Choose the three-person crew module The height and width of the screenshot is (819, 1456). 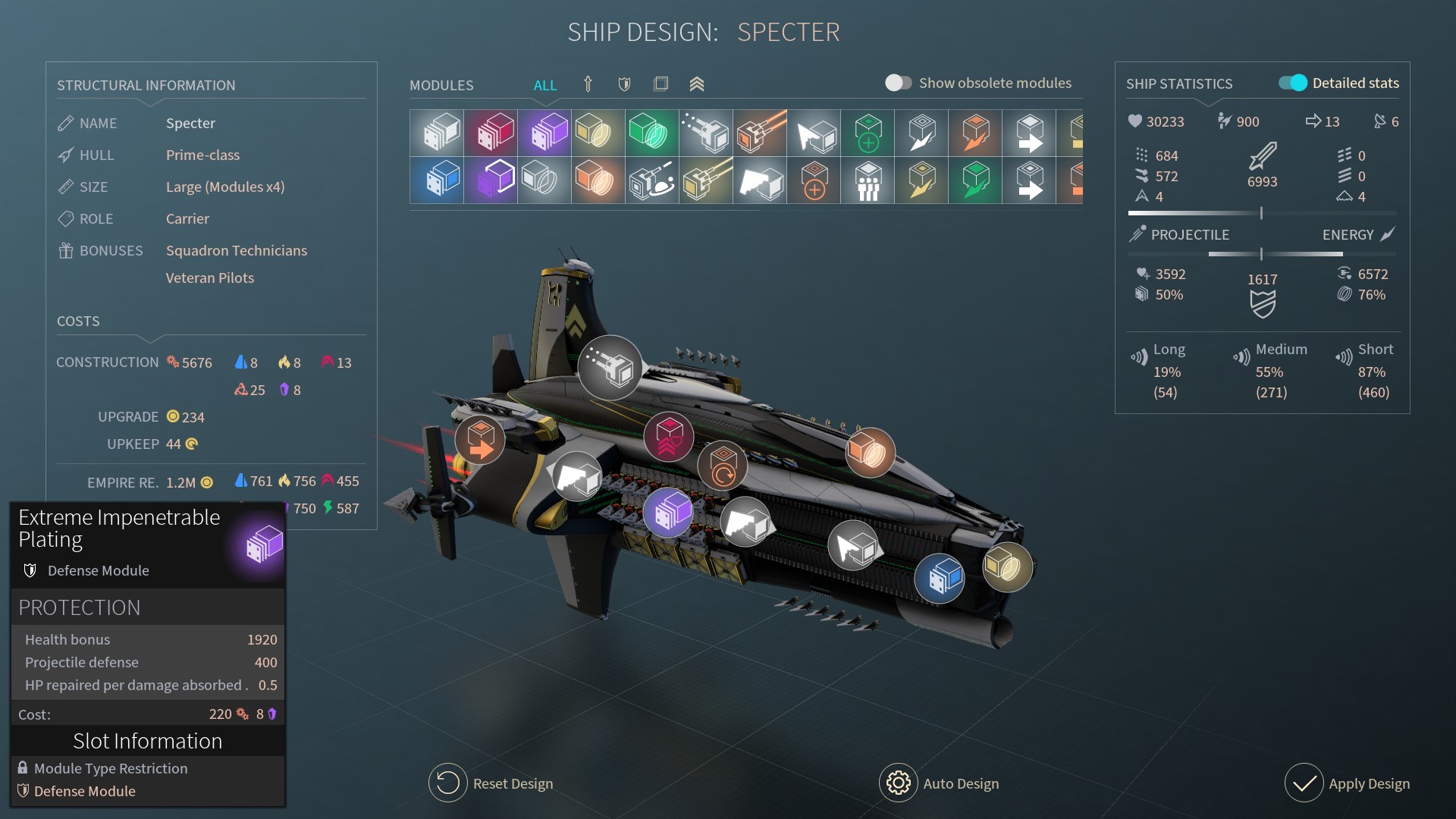coord(867,180)
